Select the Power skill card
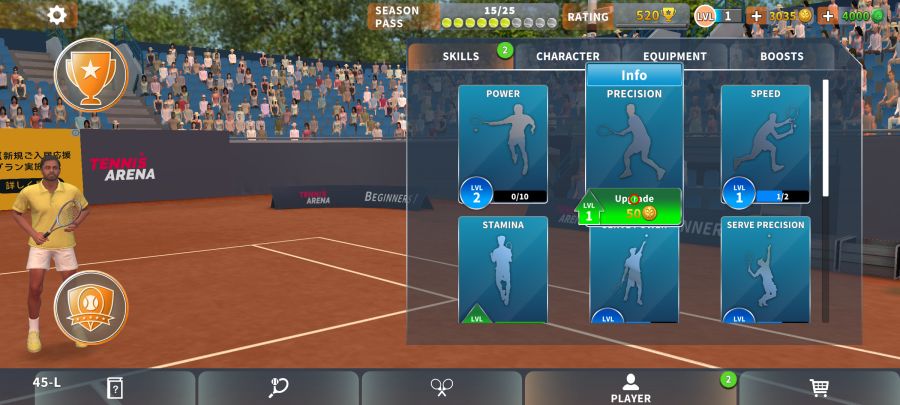The image size is (900, 405). point(503,144)
